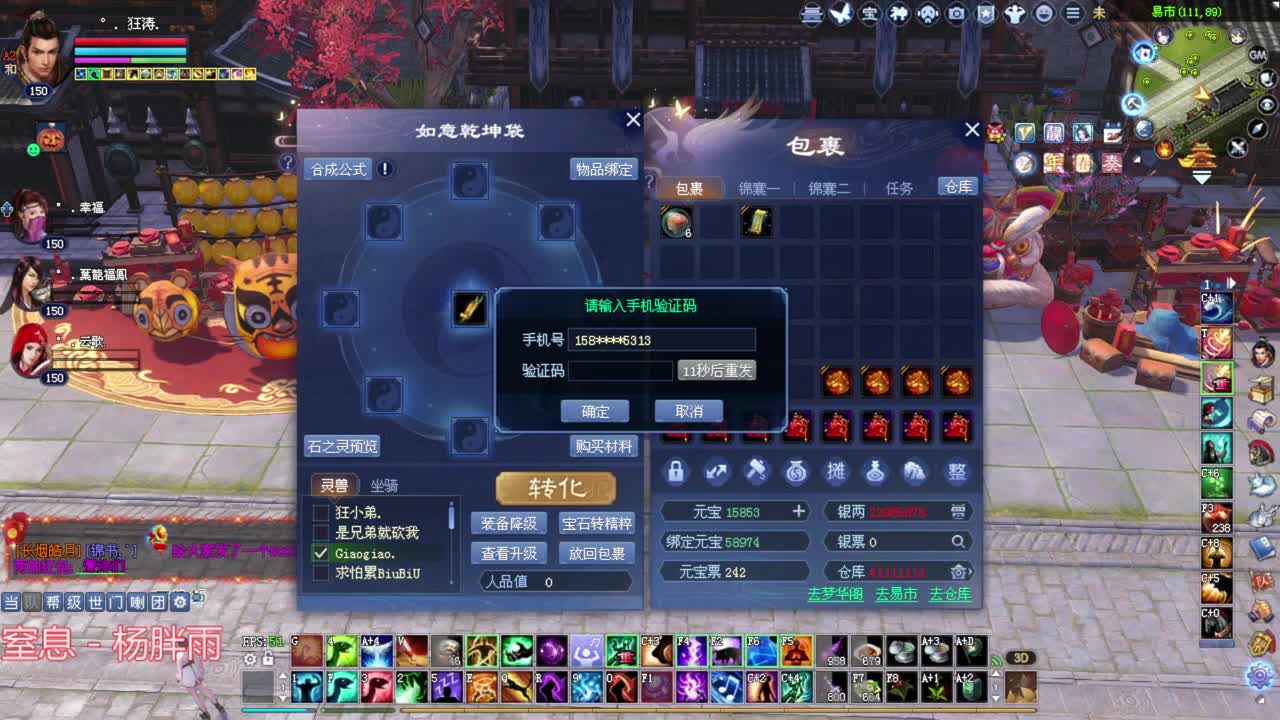Open the 宝 treasure icon in the top menu bar
Image resolution: width=1280 pixels, height=720 pixels.
(x=872, y=13)
